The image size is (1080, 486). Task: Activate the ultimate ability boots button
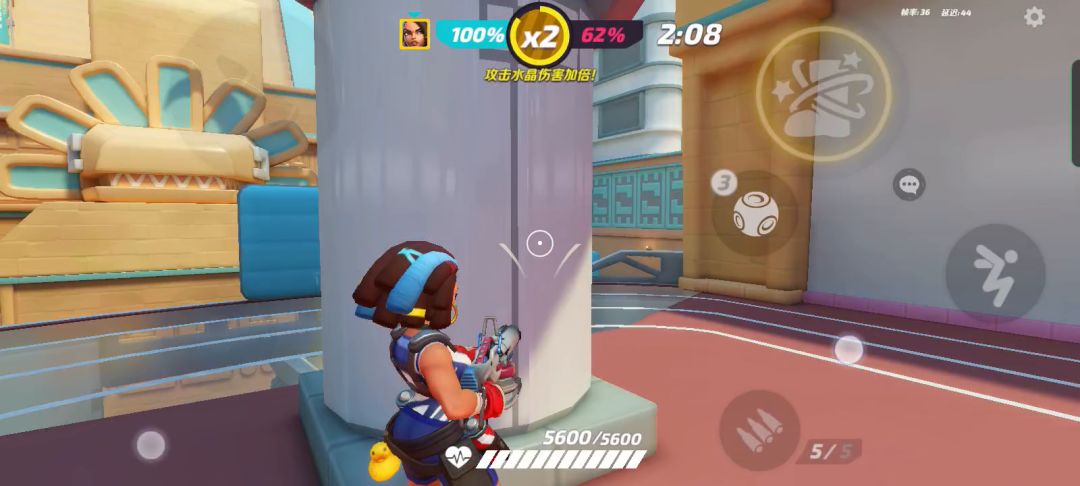822,94
